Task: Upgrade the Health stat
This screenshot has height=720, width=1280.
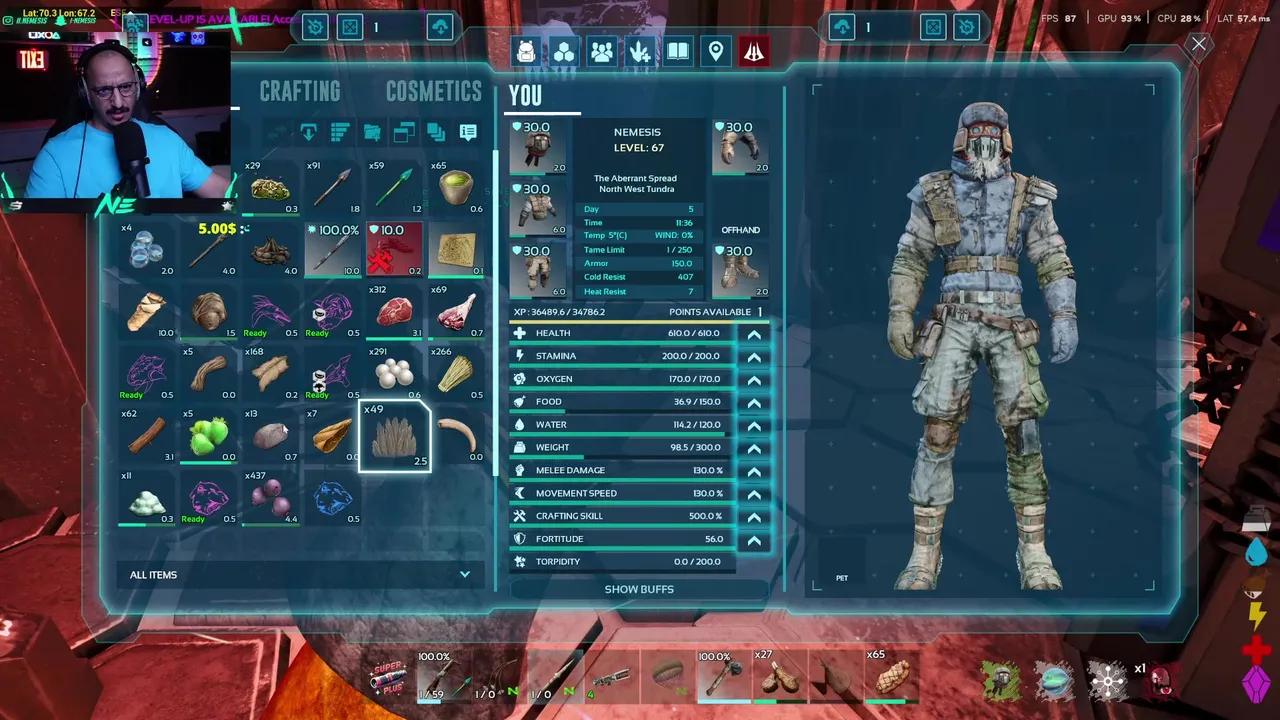Action: 754,334
